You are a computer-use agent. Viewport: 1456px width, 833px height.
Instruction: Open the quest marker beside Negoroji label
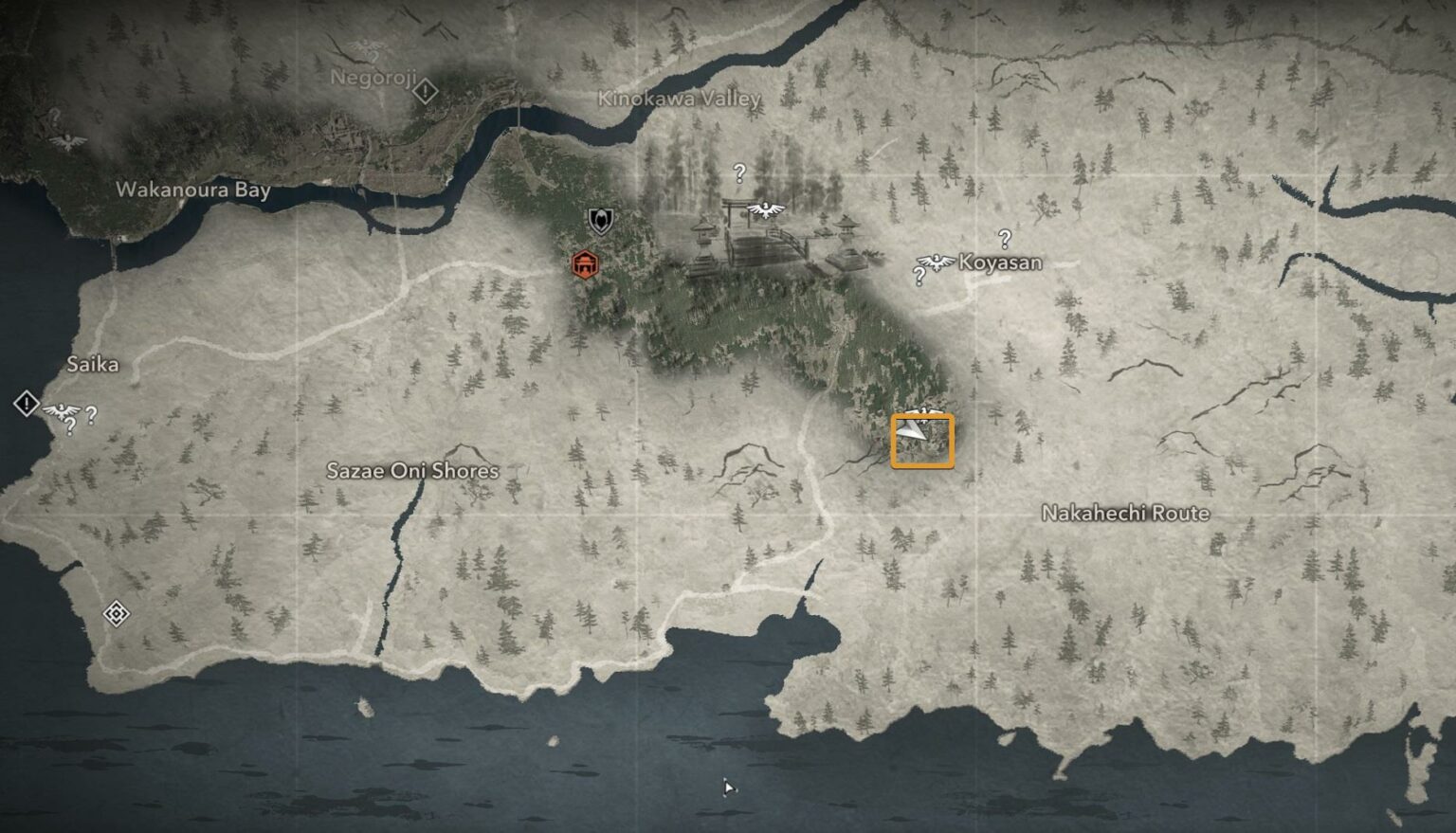428,92
